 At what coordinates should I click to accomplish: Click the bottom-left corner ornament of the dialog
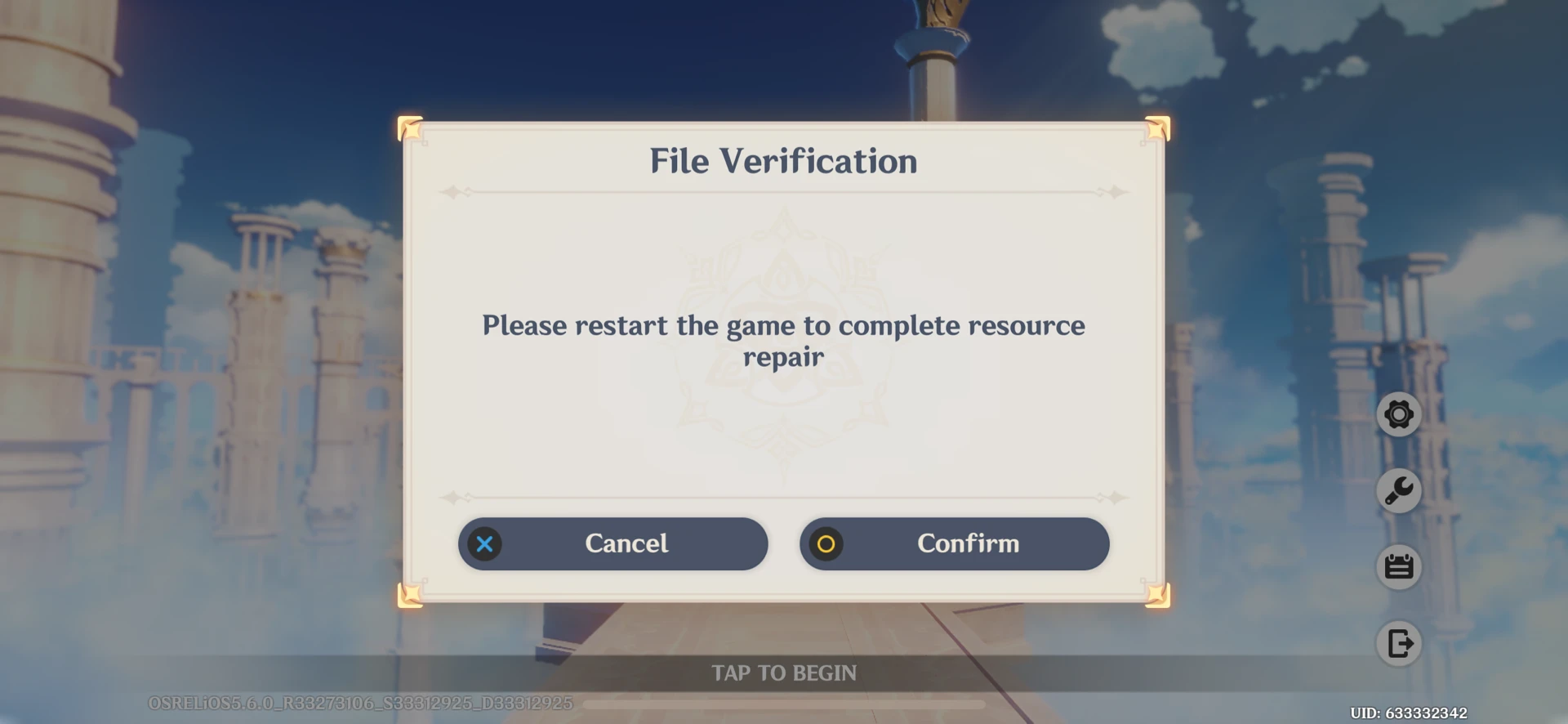tap(411, 597)
